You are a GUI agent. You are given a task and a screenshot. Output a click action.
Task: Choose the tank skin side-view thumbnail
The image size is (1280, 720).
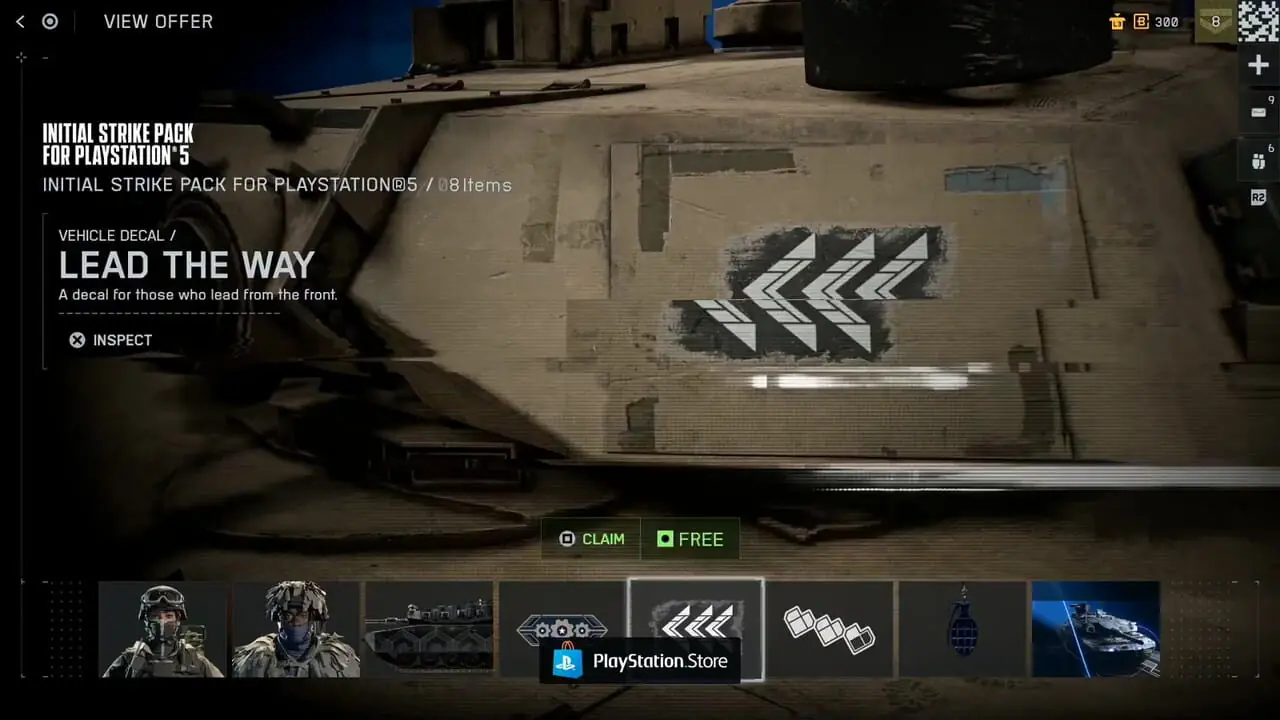click(x=429, y=629)
